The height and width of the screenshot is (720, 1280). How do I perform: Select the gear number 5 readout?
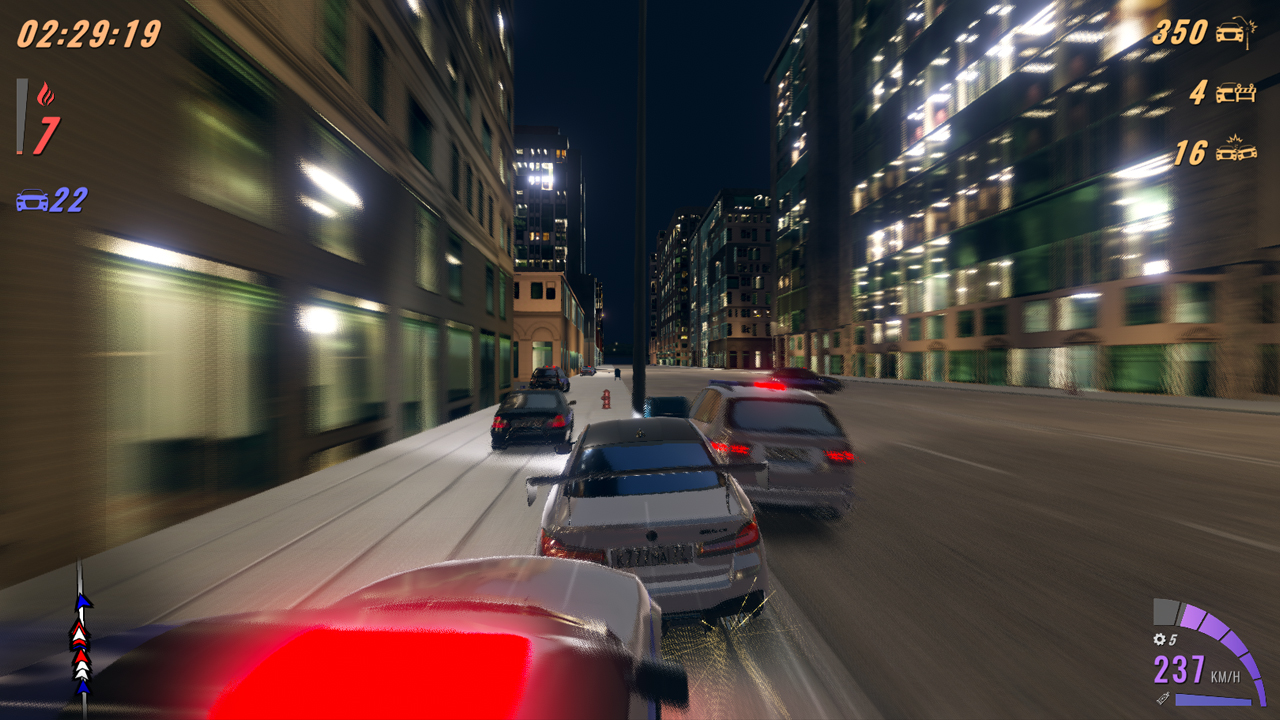(1173, 639)
